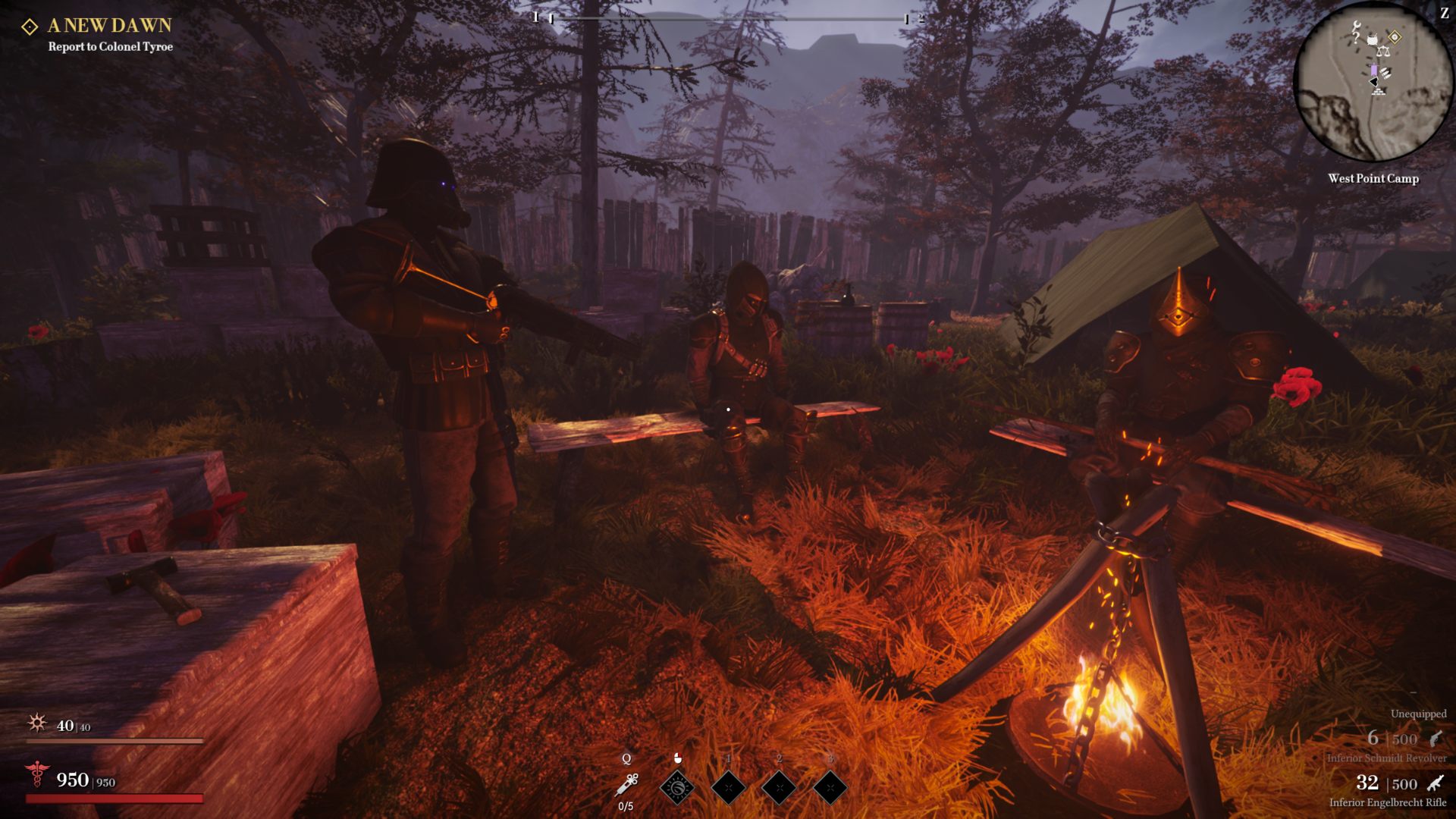Screen dimensions: 1456x819
Task: Click the bullets ammo marker on minimap
Action: [1385, 73]
